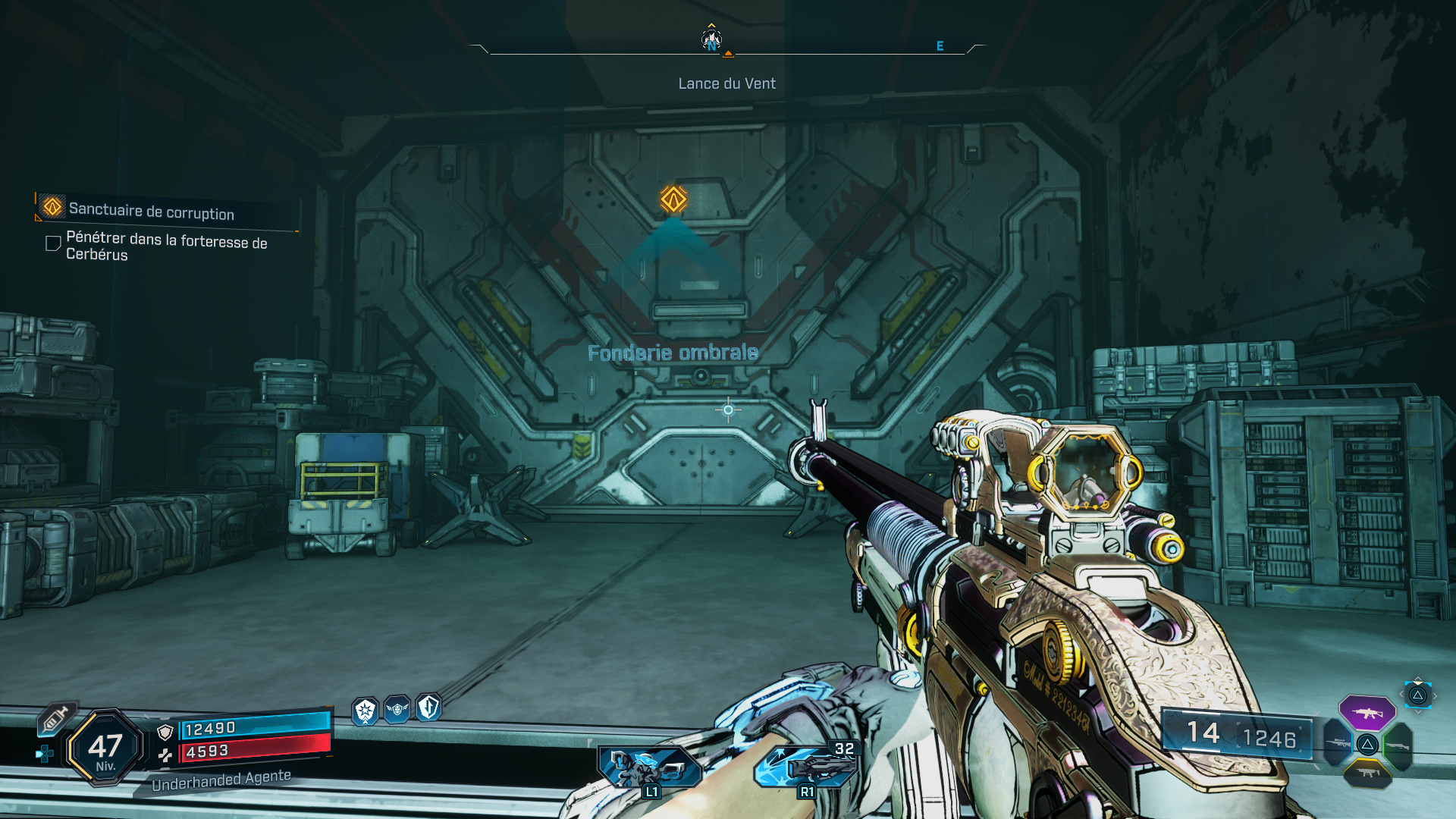The height and width of the screenshot is (819, 1456).
Task: Click the orange quest waypoint marker
Action: (673, 199)
